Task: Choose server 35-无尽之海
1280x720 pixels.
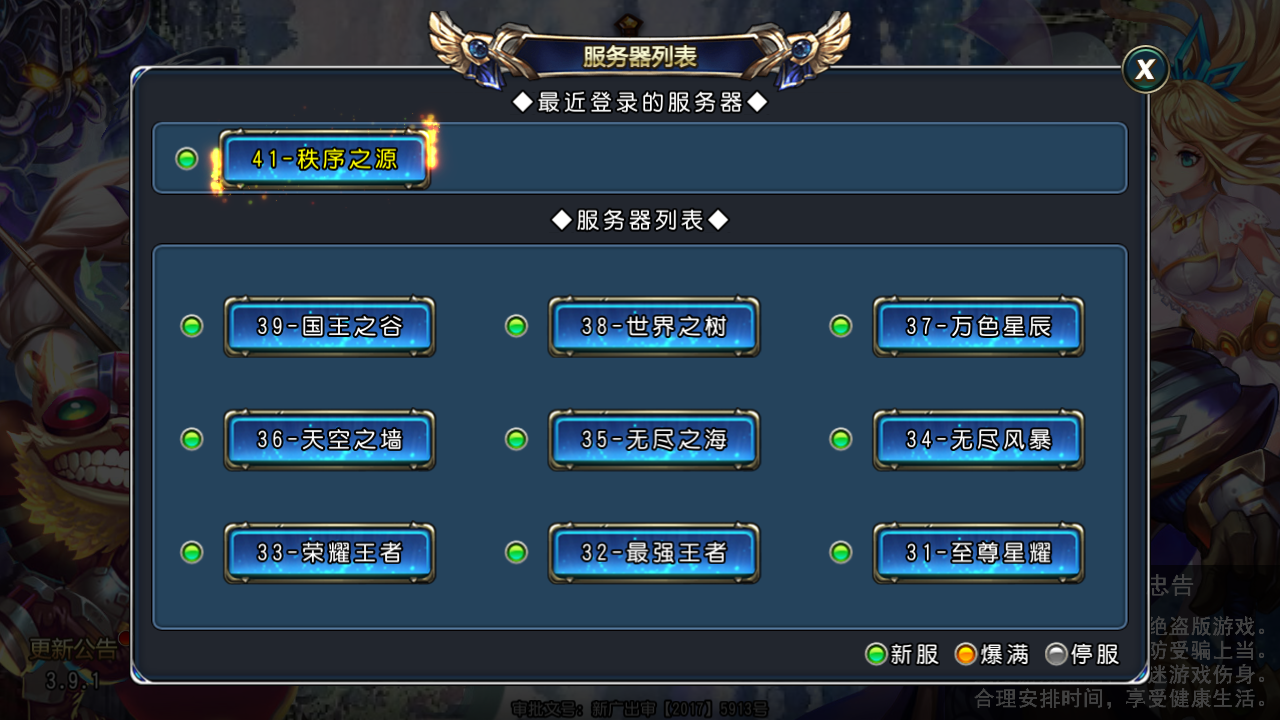Action: pyautogui.click(x=654, y=439)
